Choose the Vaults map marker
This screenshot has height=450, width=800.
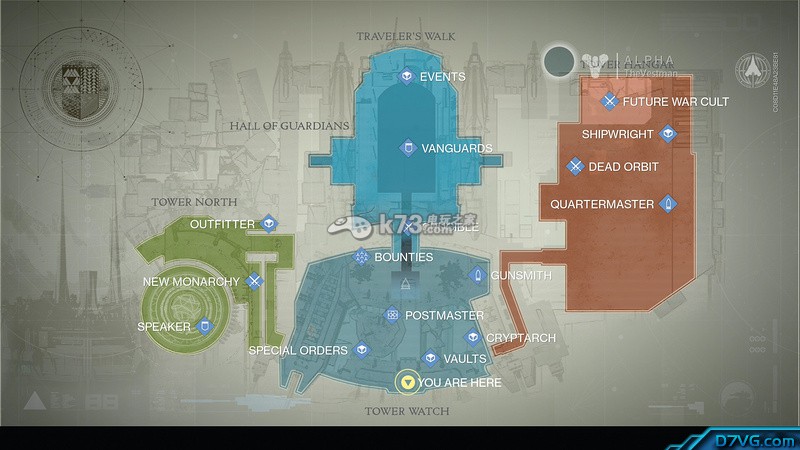coord(430,358)
